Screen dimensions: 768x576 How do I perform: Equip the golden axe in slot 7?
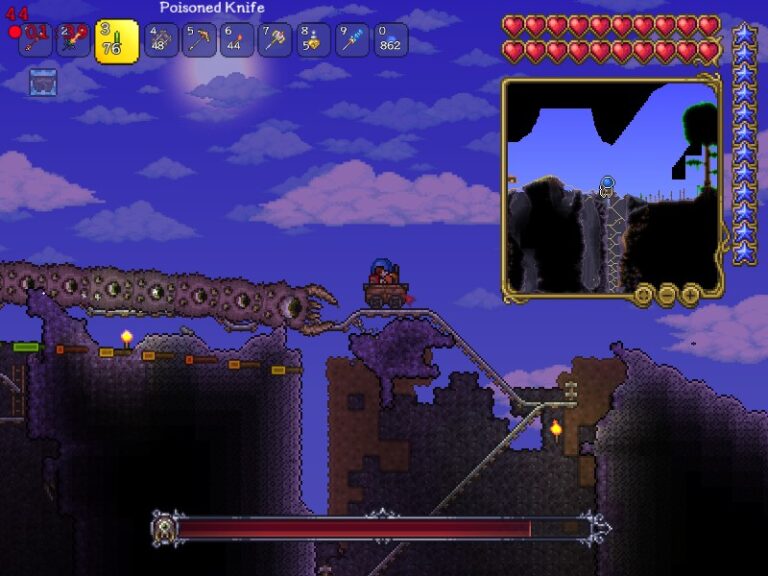click(x=275, y=40)
